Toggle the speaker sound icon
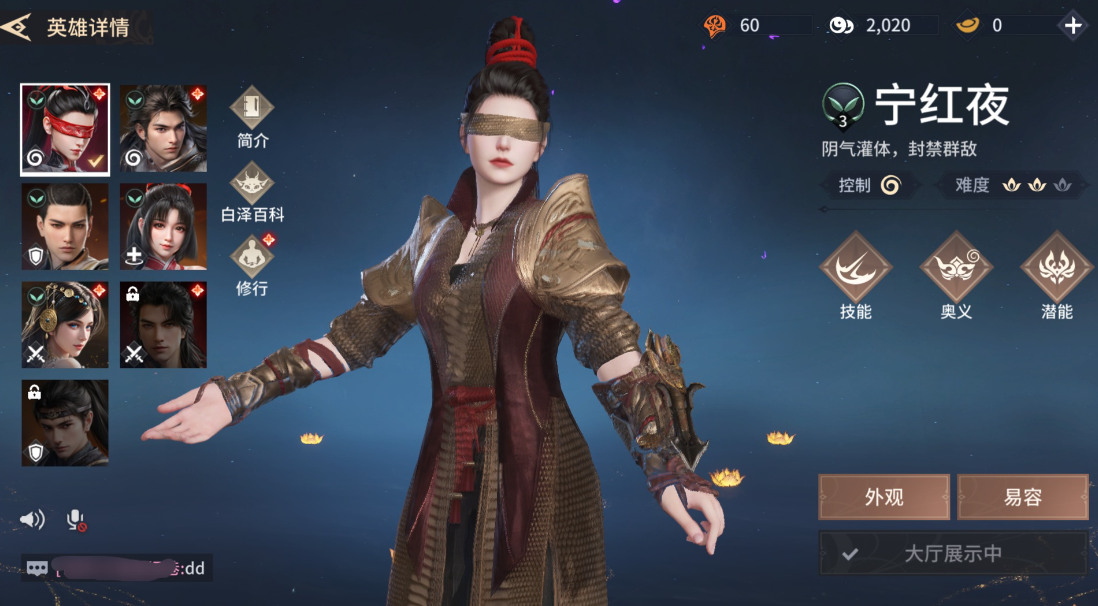The image size is (1098, 606). [x=33, y=519]
